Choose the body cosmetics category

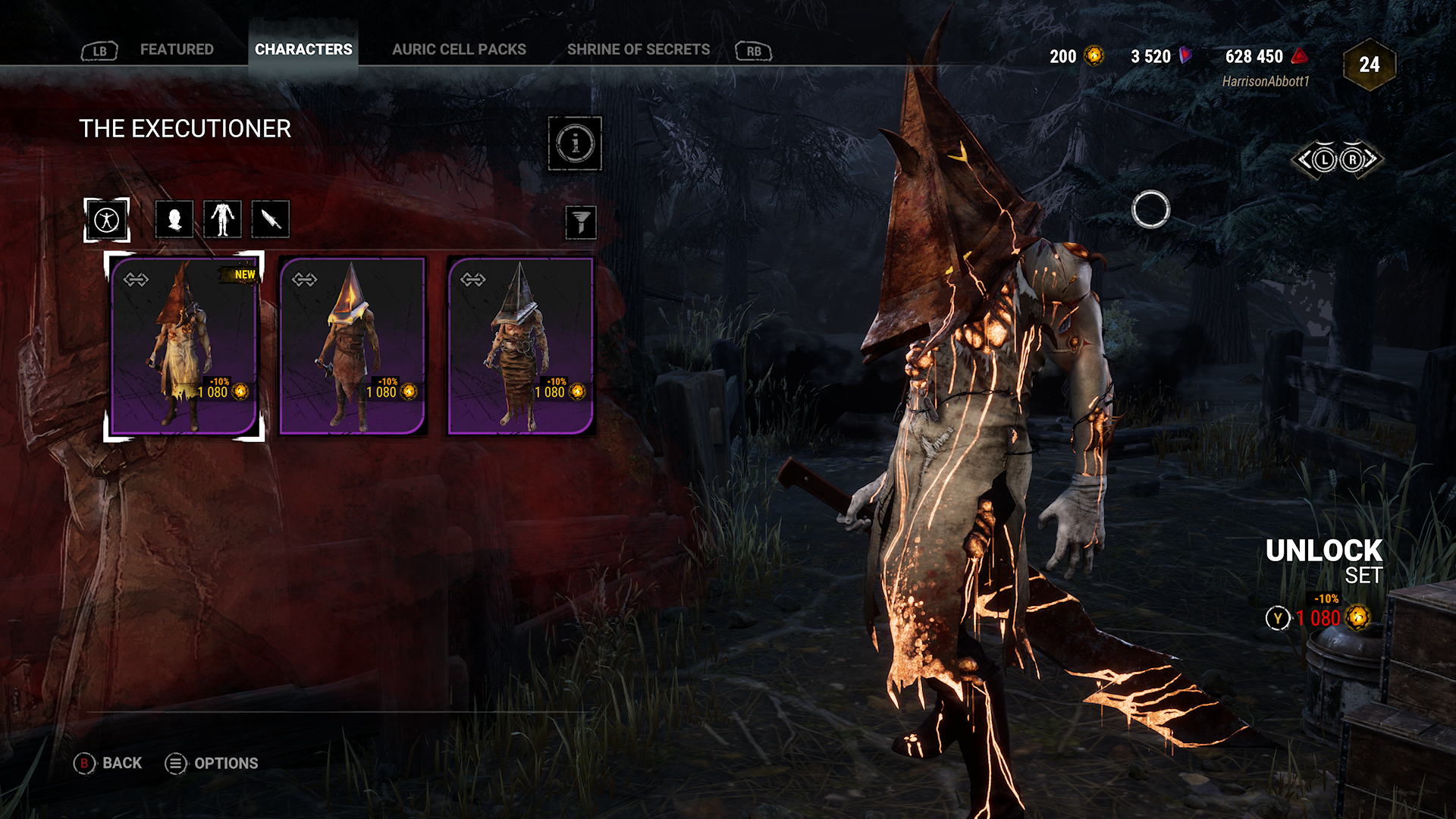pyautogui.click(x=223, y=221)
